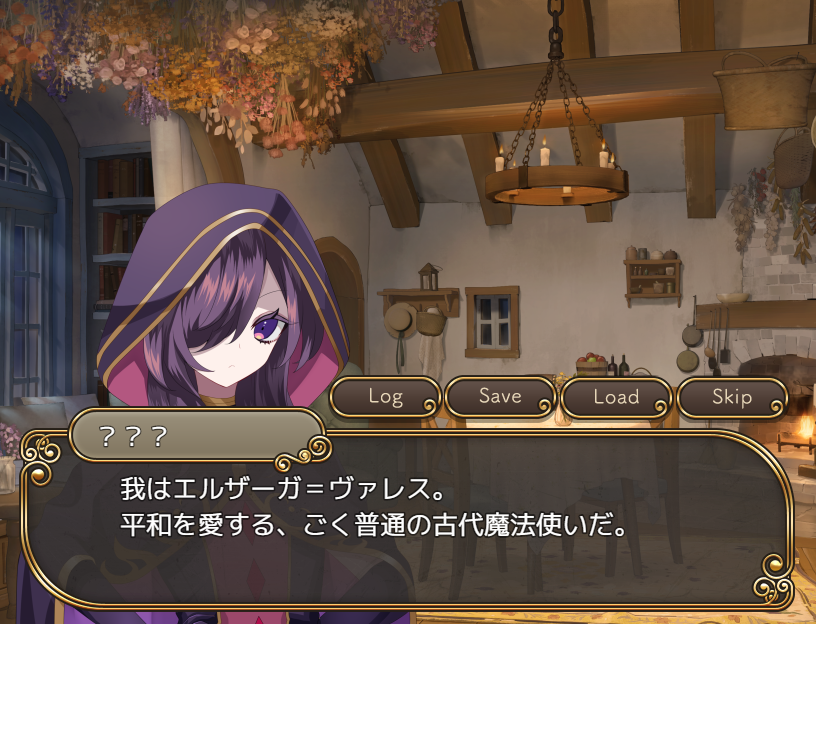Open the dialogue Log
This screenshot has width=816, height=750.
click(x=385, y=397)
